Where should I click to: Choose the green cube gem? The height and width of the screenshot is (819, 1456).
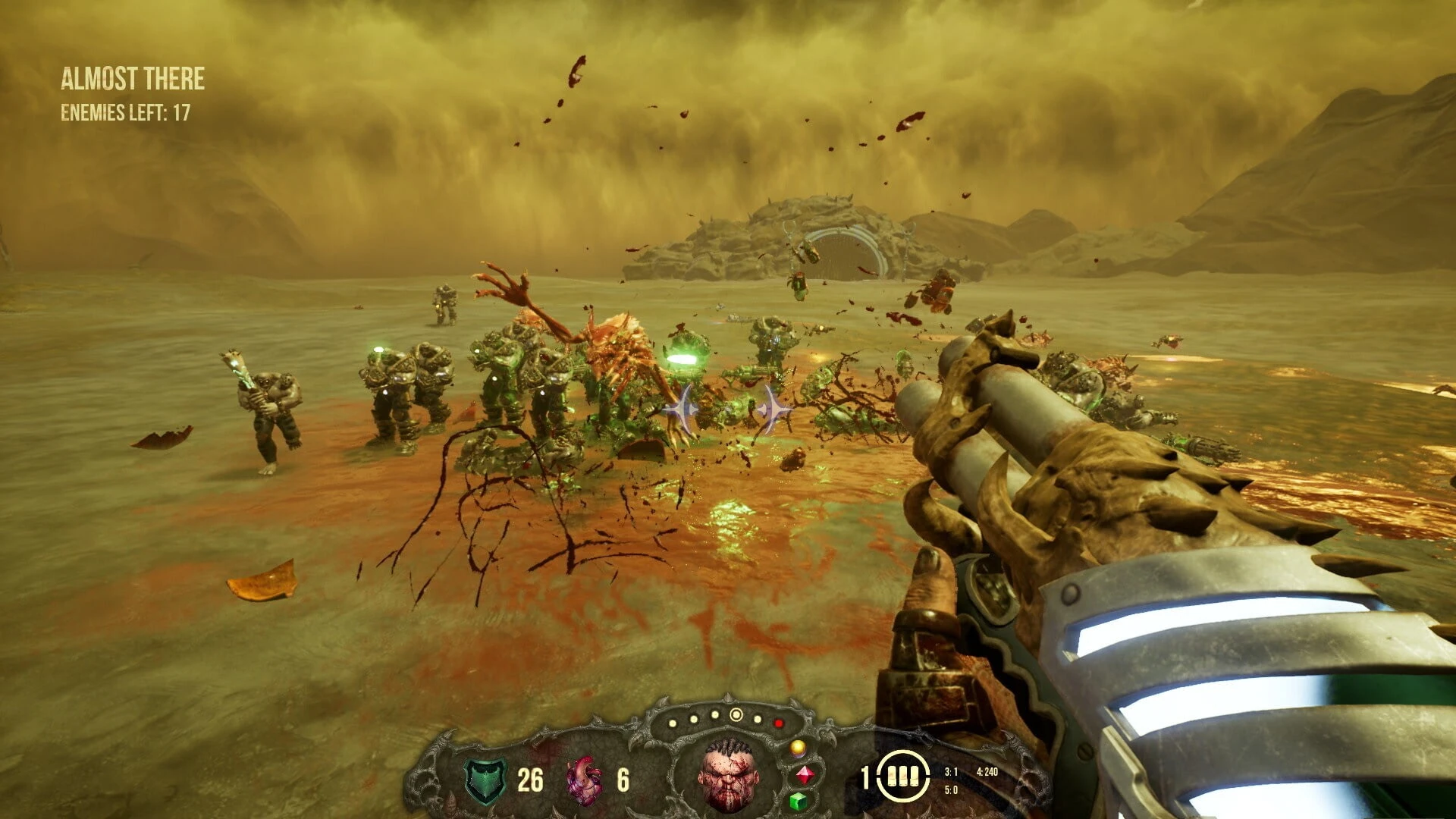click(x=798, y=801)
